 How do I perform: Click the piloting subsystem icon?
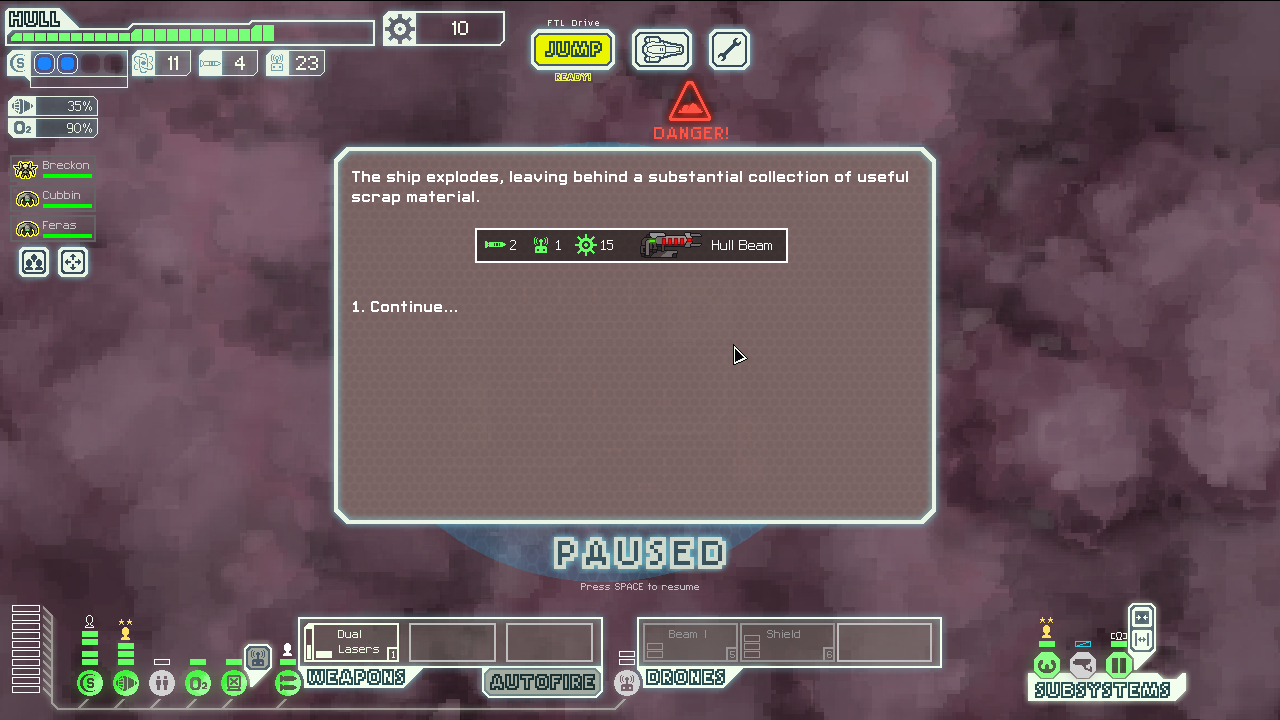1046,665
